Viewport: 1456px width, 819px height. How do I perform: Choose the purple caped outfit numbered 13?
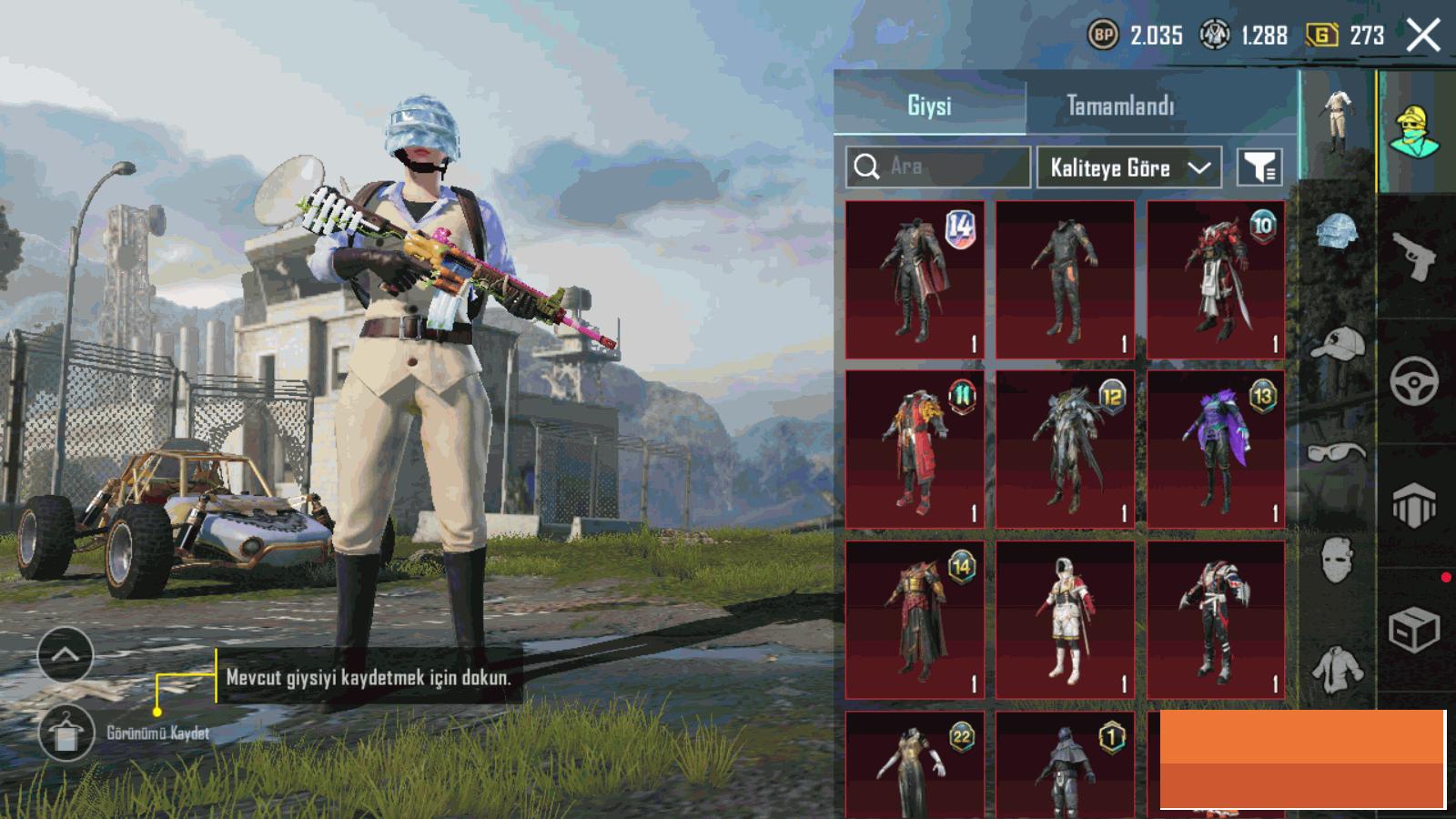1216,450
